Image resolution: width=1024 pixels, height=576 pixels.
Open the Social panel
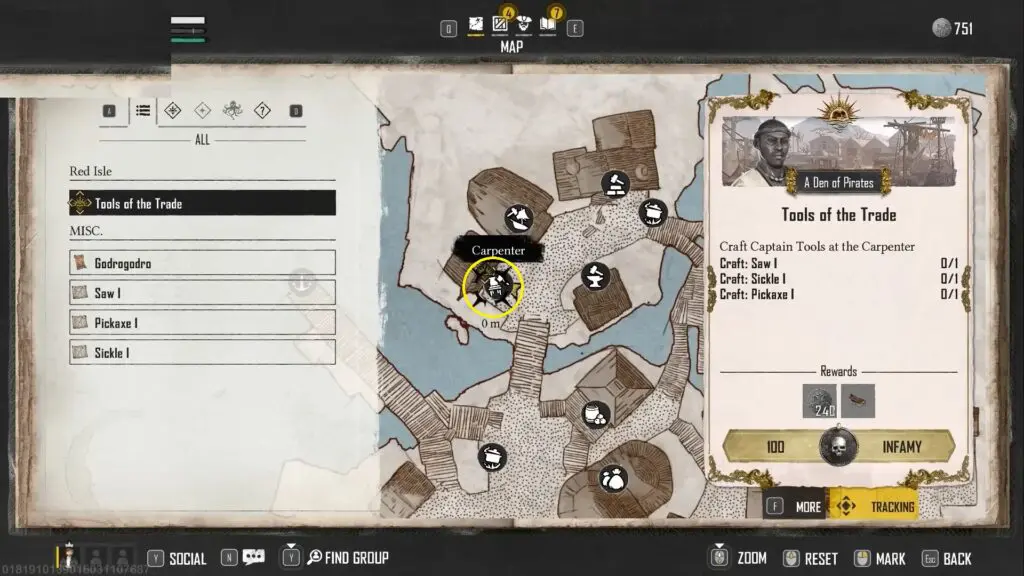click(177, 558)
